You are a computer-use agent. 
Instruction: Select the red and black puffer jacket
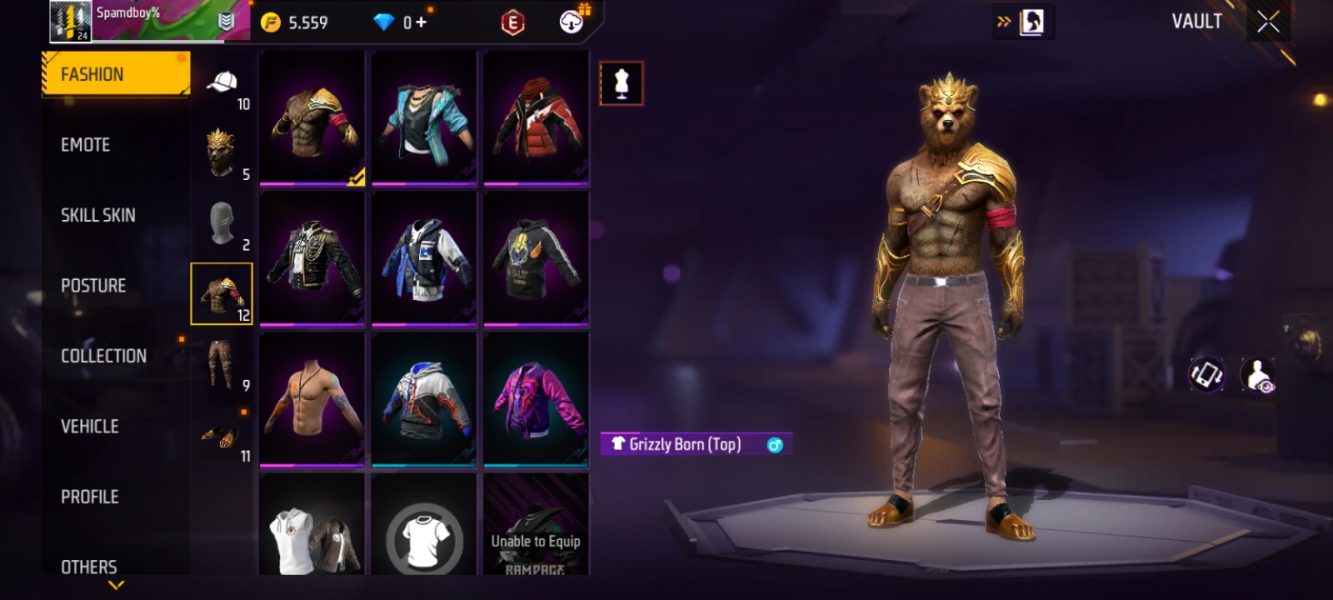[537, 117]
